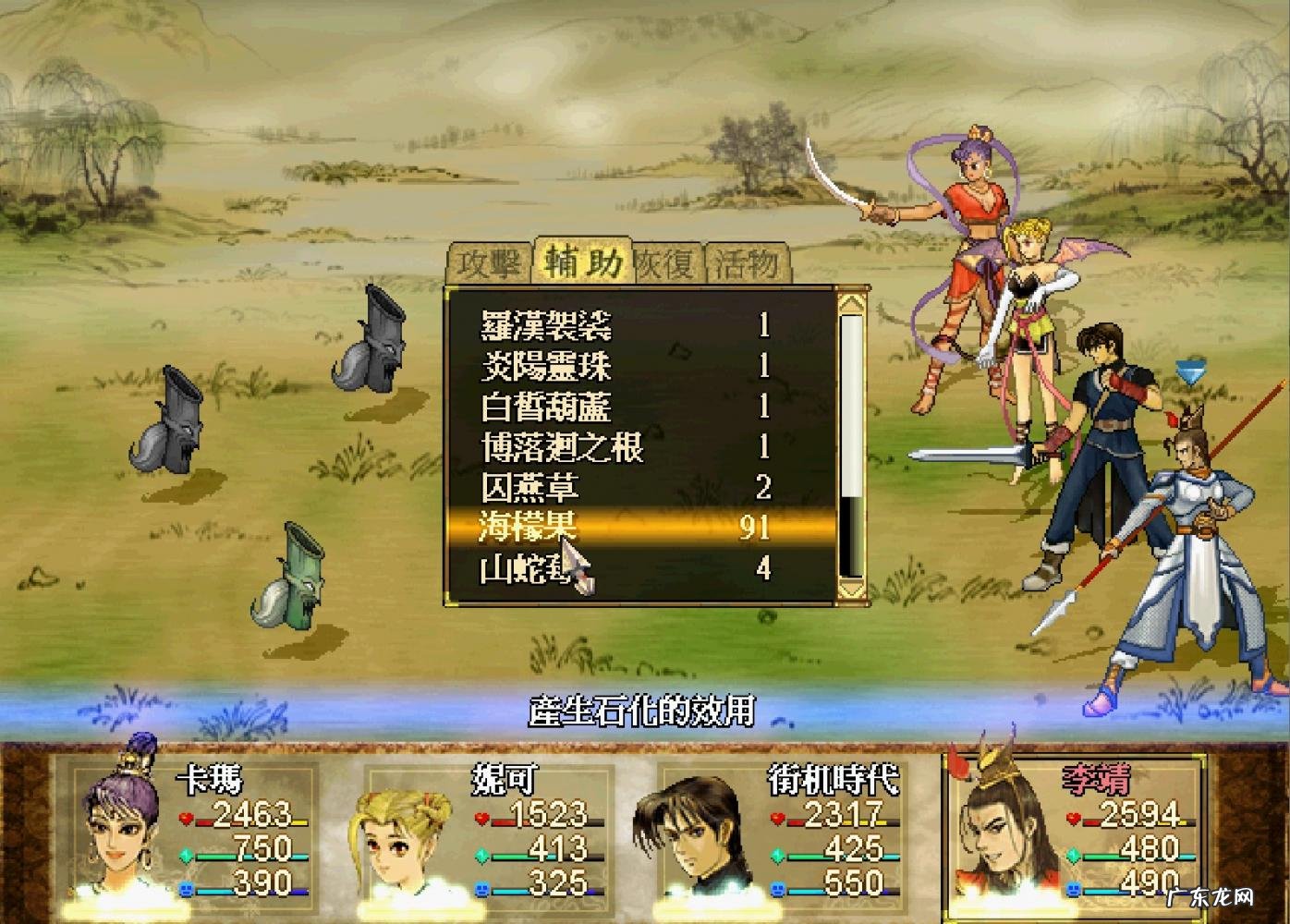Screen dimensions: 1290x924
Task: Switch to the 攻擊 tab
Action: coord(489,264)
